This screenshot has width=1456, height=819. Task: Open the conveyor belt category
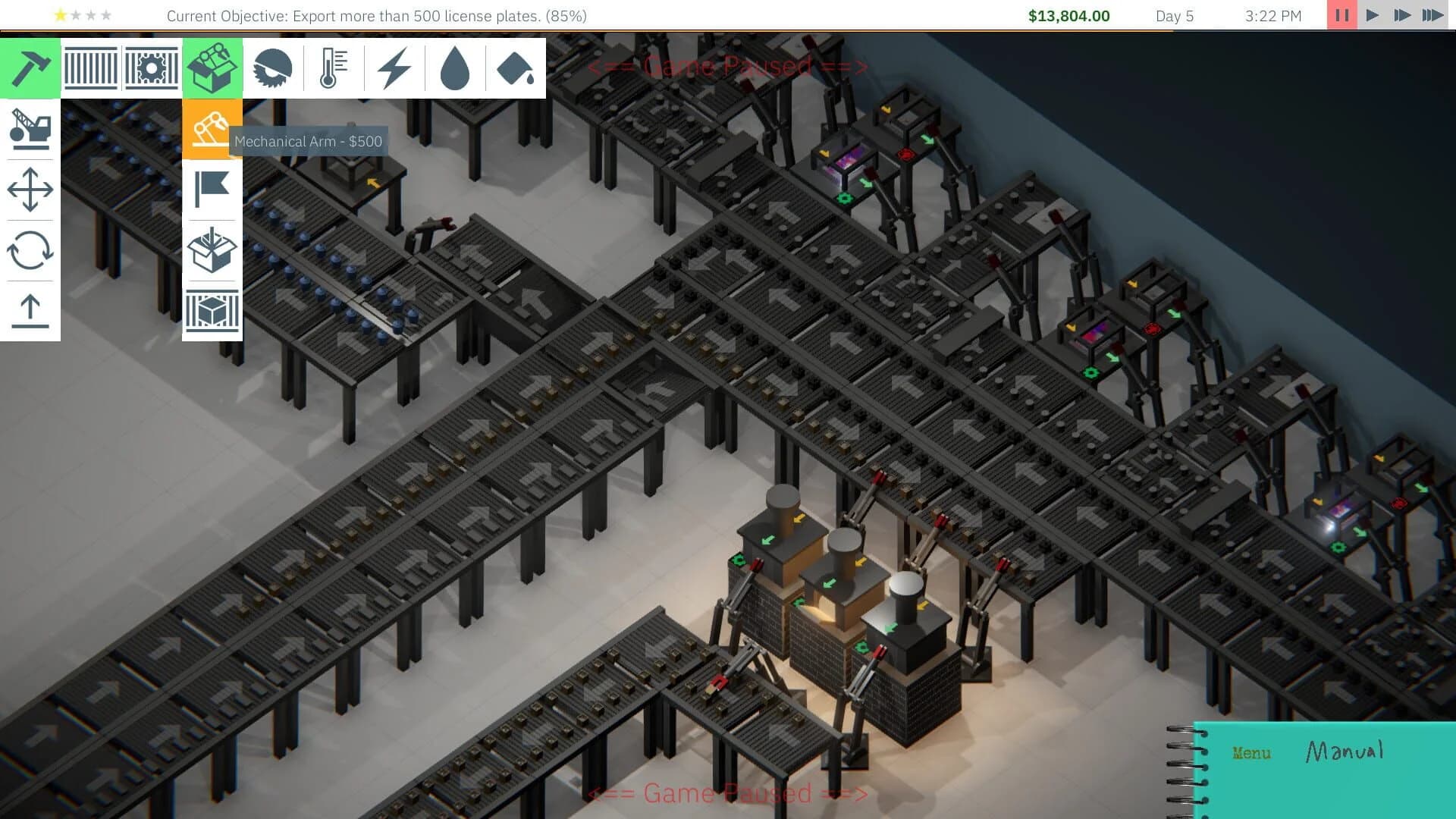[91, 68]
